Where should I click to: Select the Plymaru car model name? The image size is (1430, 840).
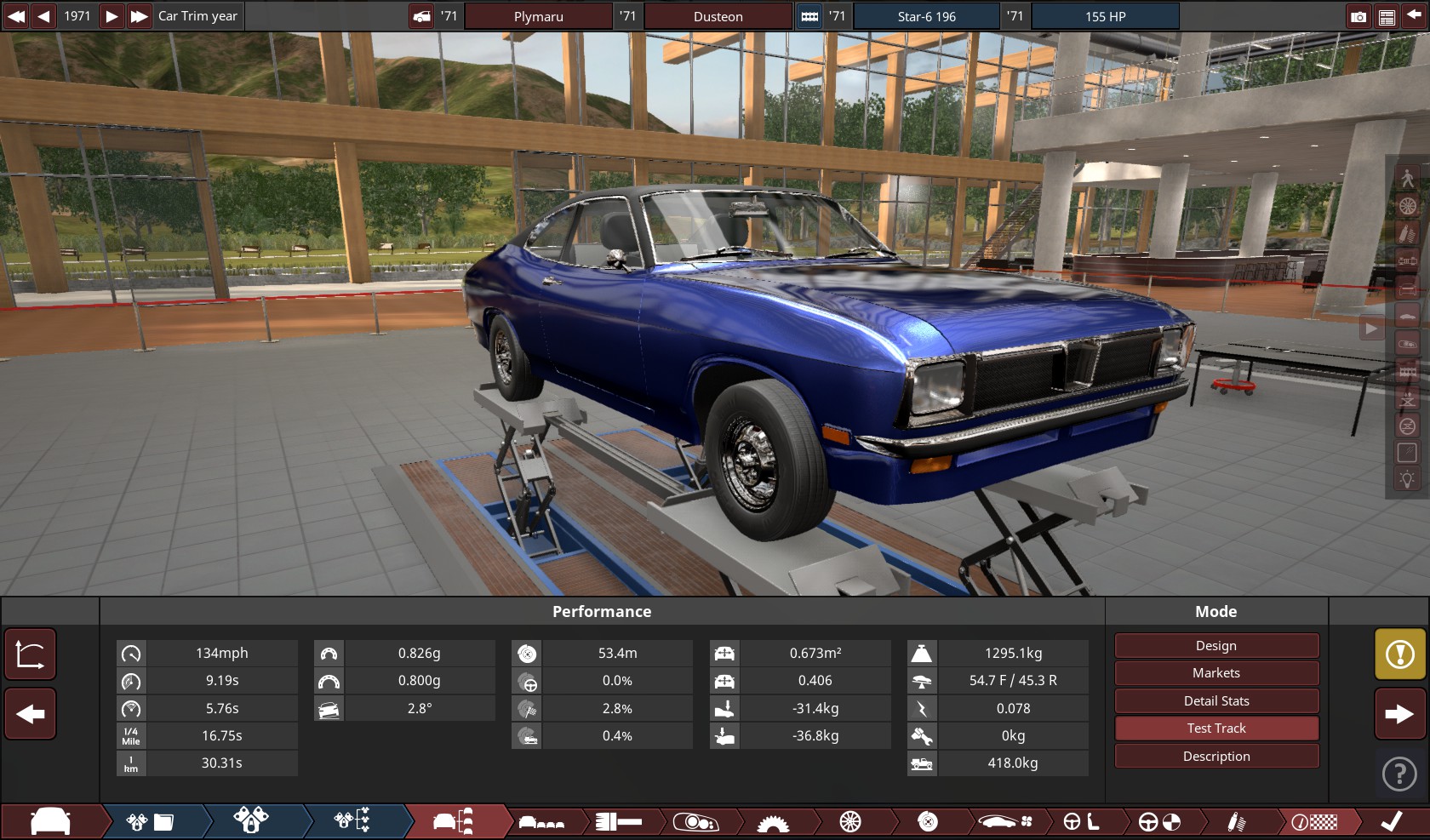pos(538,16)
